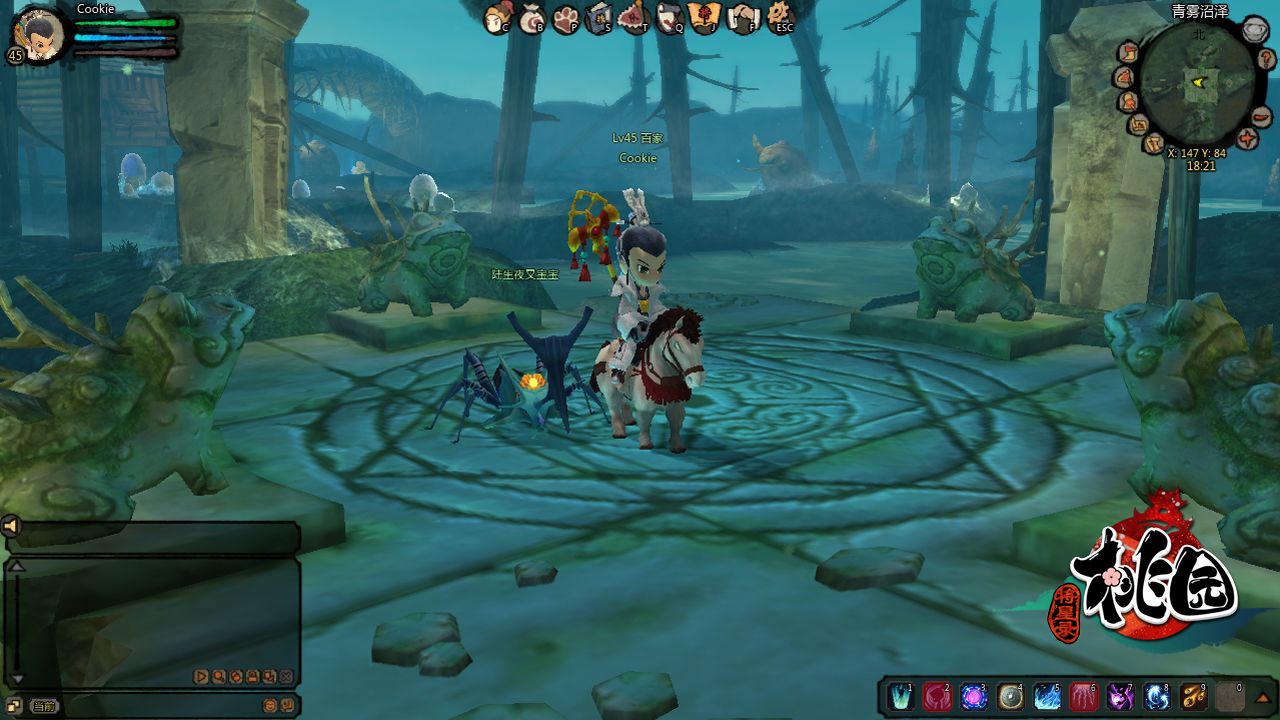Open the skill book menu
The height and width of the screenshot is (720, 1280).
599,18
